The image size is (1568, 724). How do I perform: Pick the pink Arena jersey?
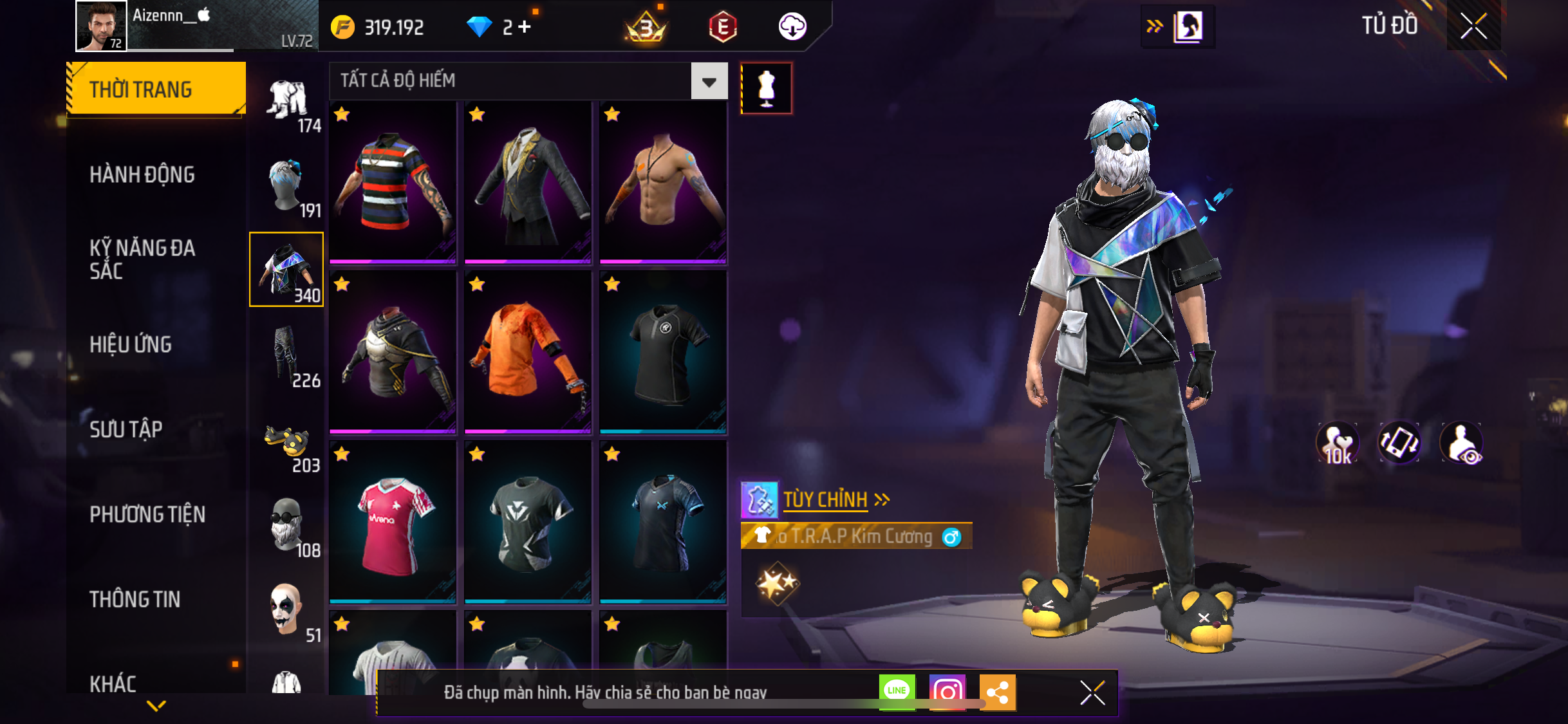pos(393,523)
